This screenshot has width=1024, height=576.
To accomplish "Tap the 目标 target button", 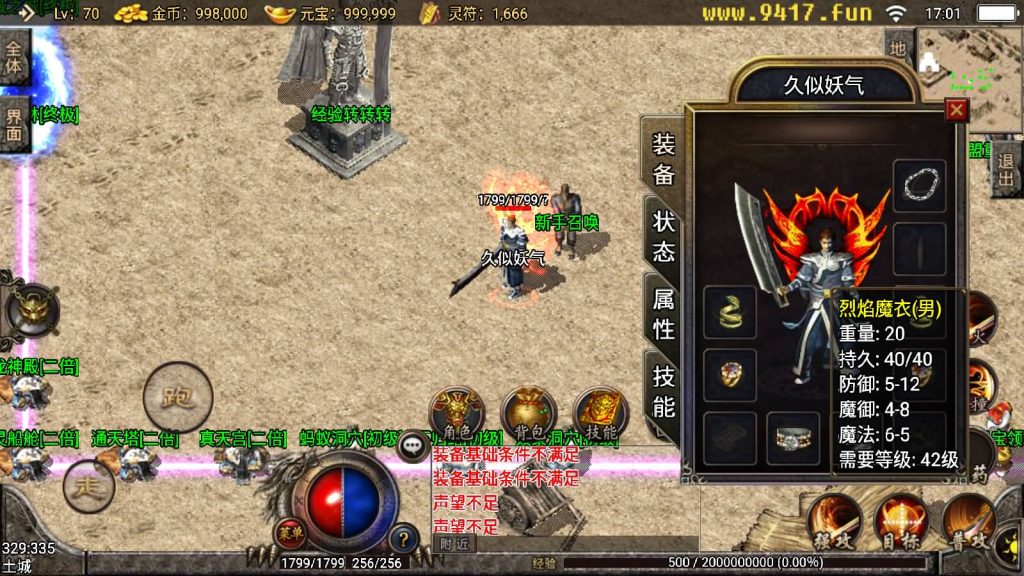I will coord(901,521).
